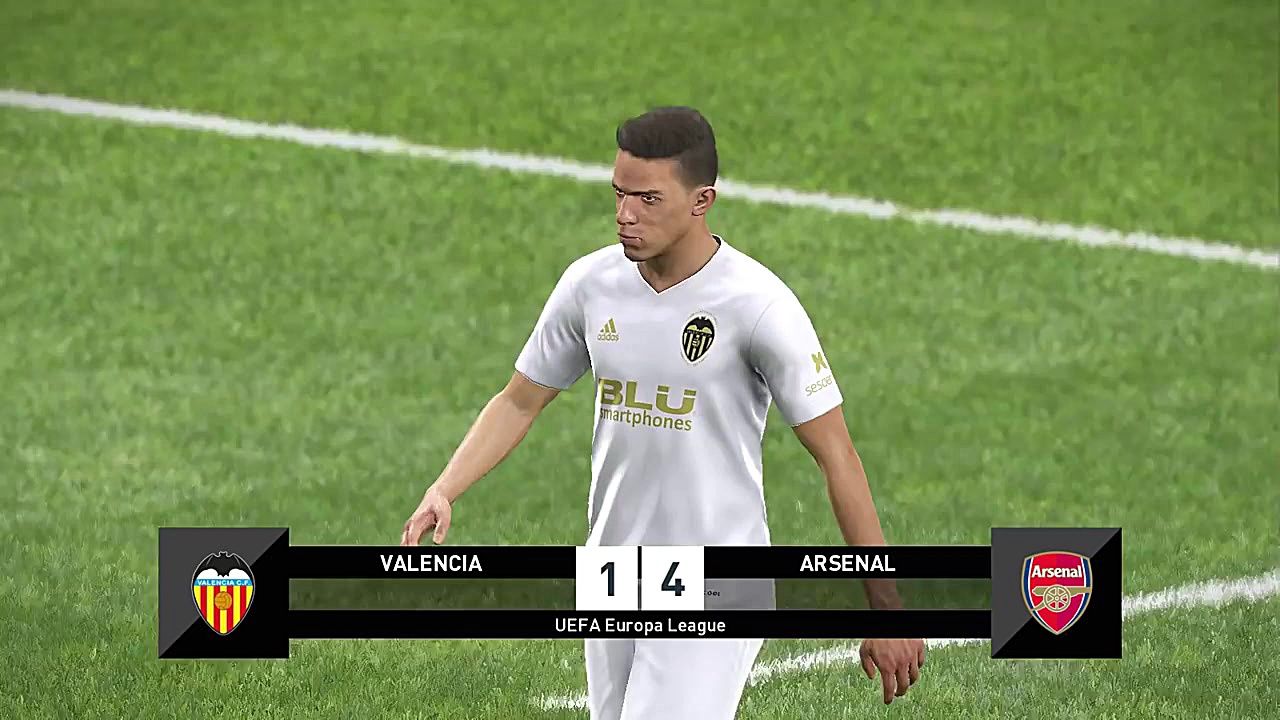Select the VALENCIA team name label
The image size is (1280, 720).
[430, 564]
